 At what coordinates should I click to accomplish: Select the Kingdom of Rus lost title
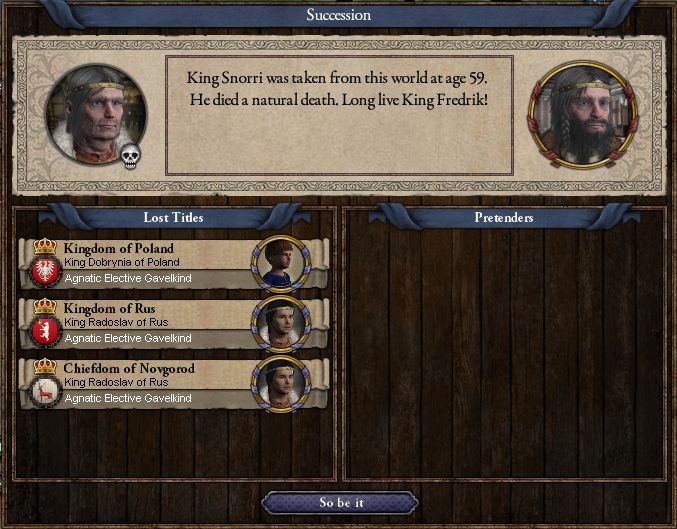(140, 323)
